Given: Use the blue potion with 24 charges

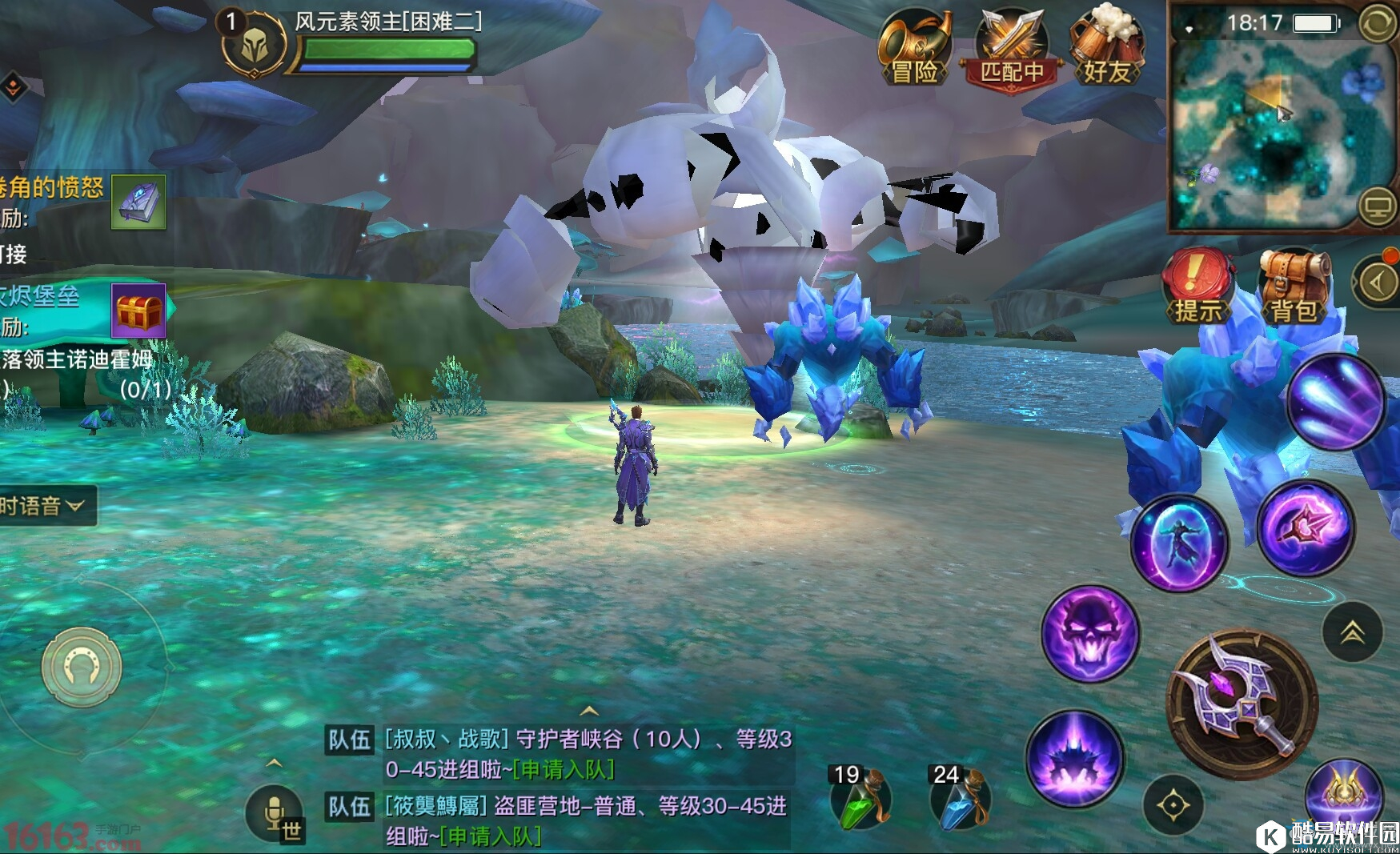Looking at the screenshot, I should [960, 800].
